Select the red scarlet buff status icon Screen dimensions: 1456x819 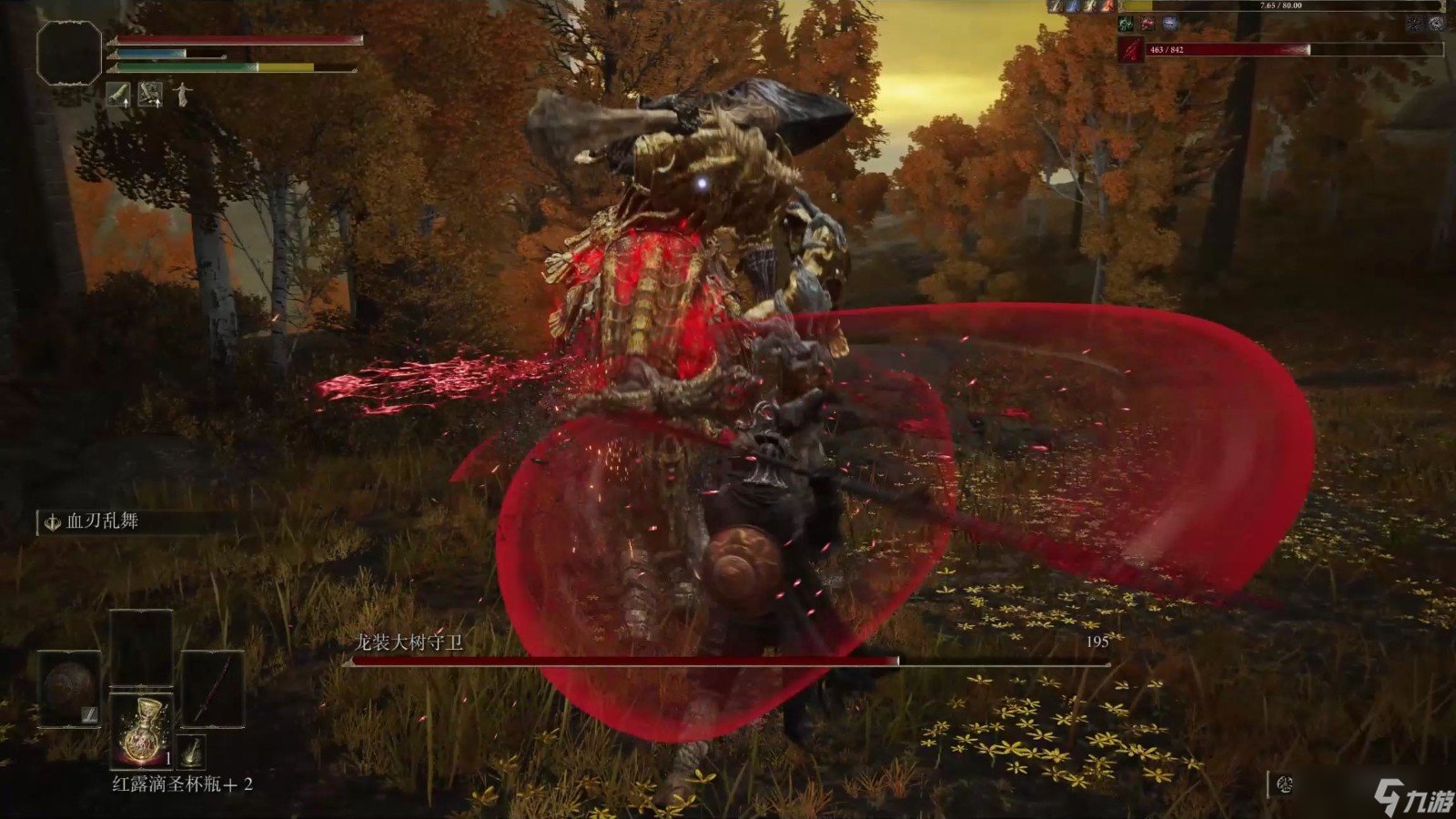(x=1148, y=24)
